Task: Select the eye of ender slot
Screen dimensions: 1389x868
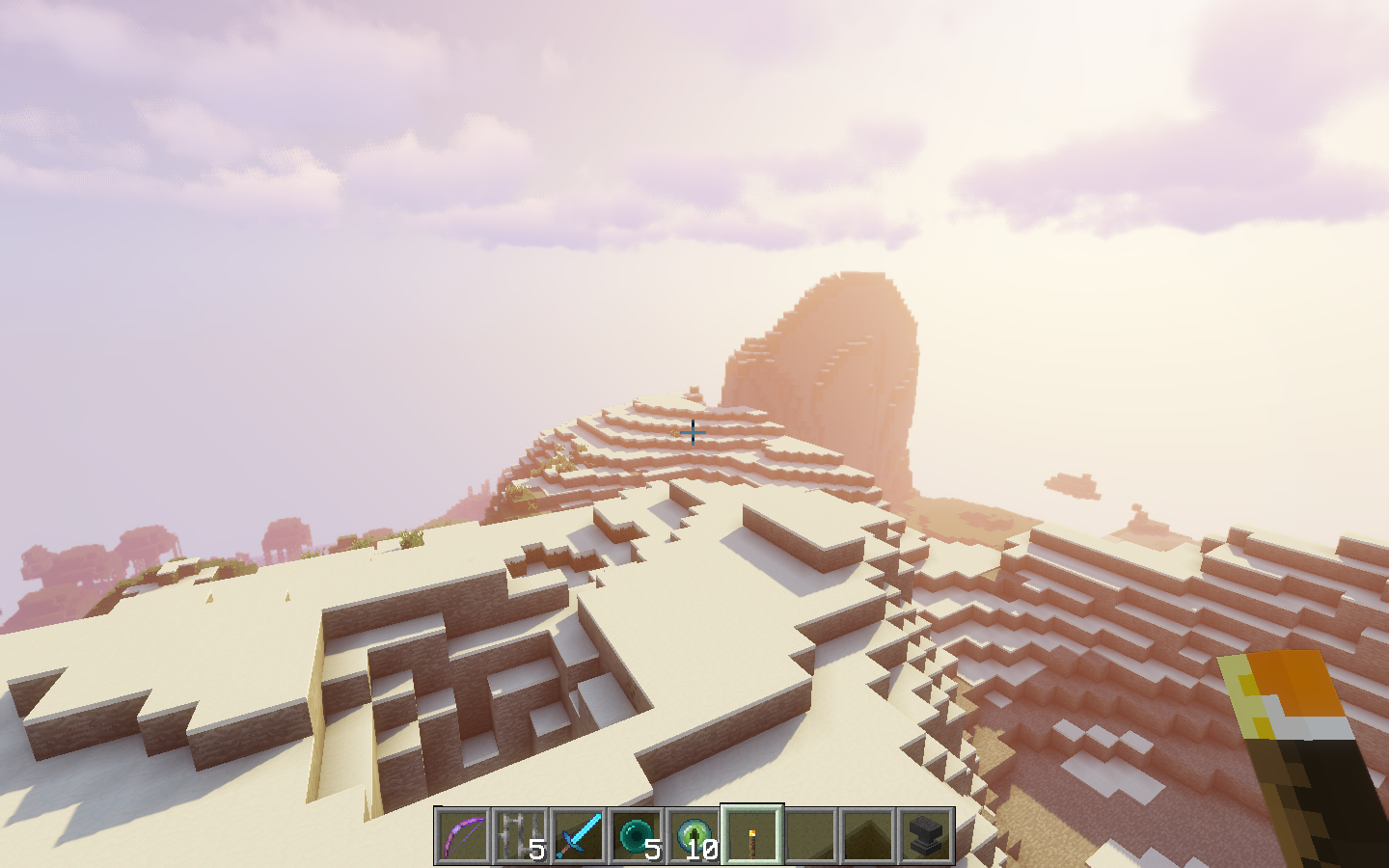Action: 694,835
